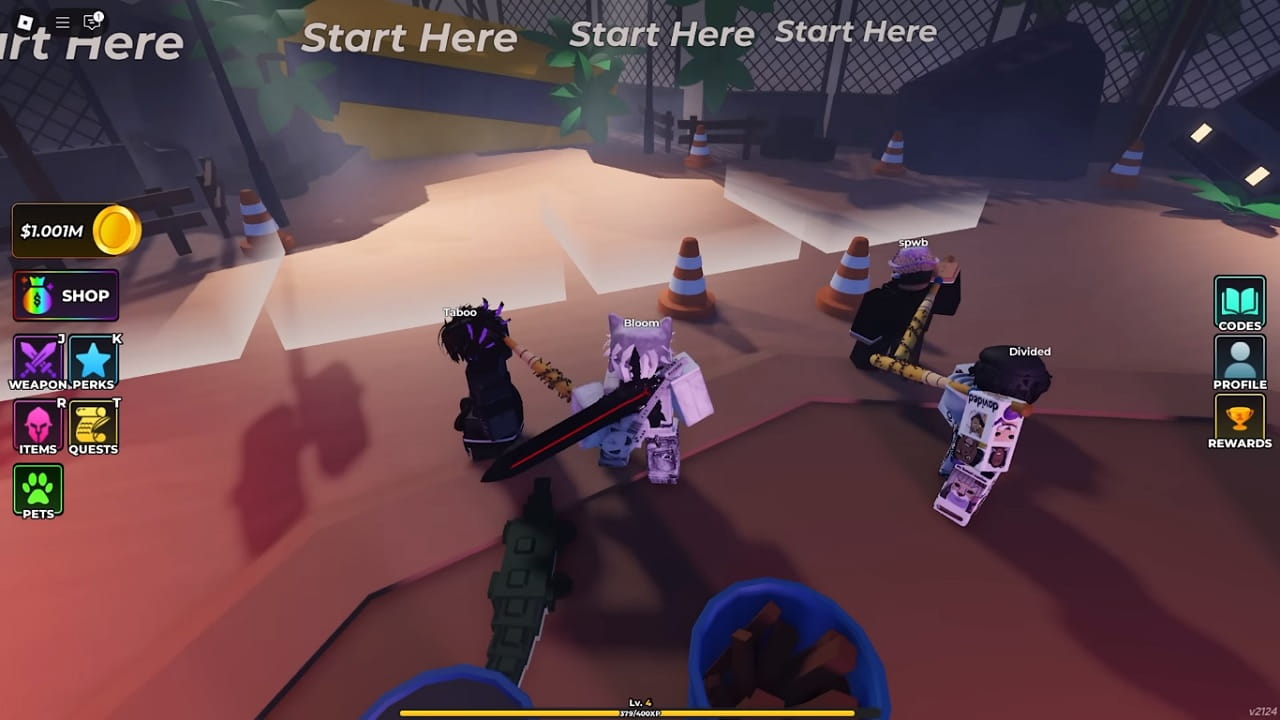Screen dimensions: 1280x720
Task: Open CODES via the book icon
Action: tap(1239, 302)
